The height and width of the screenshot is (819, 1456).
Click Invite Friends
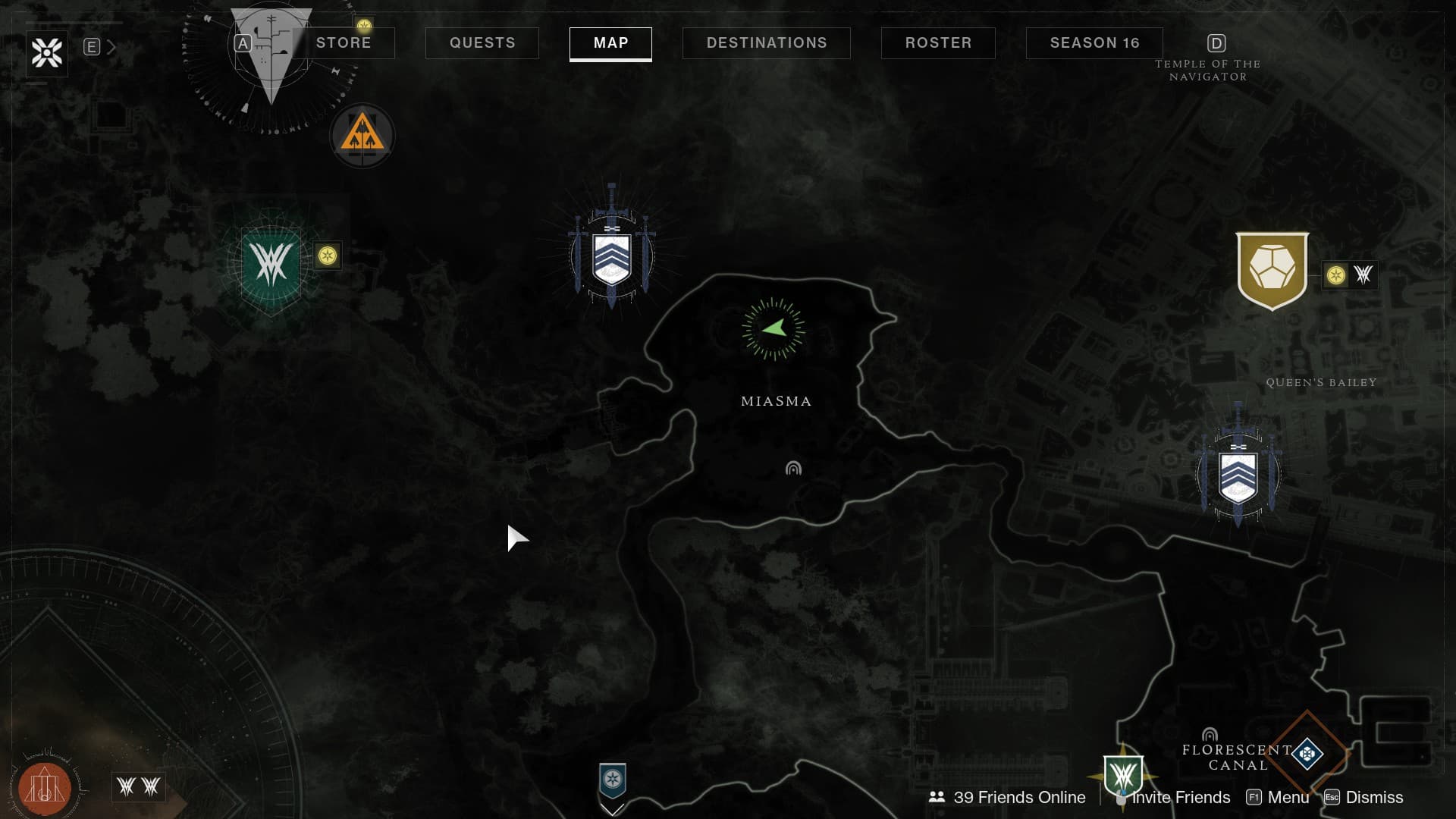(x=1180, y=798)
